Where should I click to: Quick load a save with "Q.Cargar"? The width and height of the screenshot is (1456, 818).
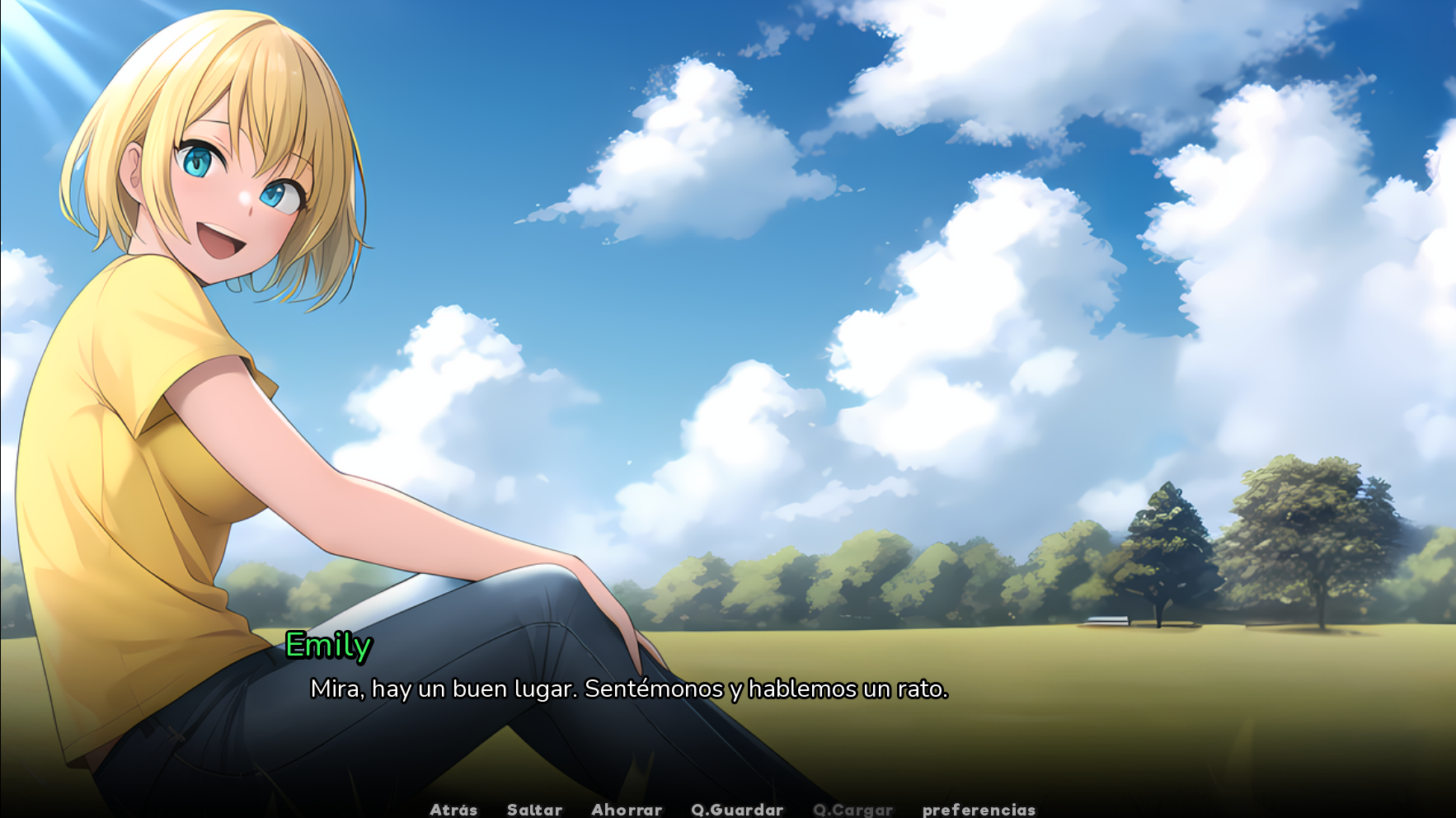point(853,810)
